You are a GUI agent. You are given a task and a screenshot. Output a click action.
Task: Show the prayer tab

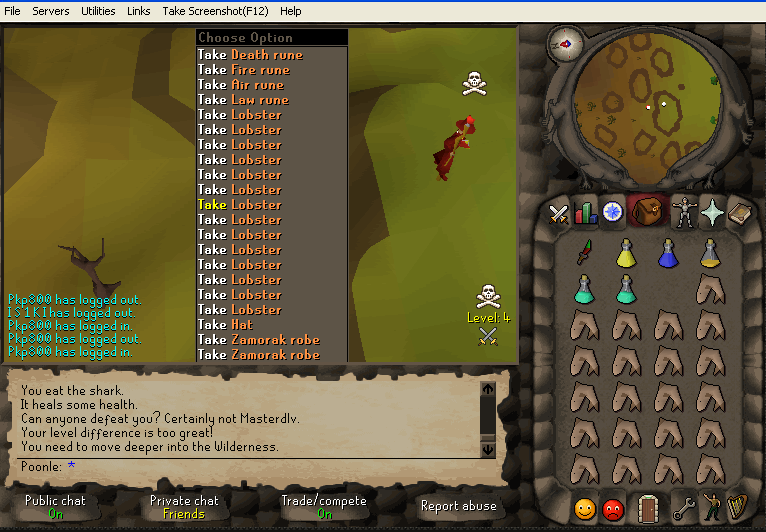(713, 212)
